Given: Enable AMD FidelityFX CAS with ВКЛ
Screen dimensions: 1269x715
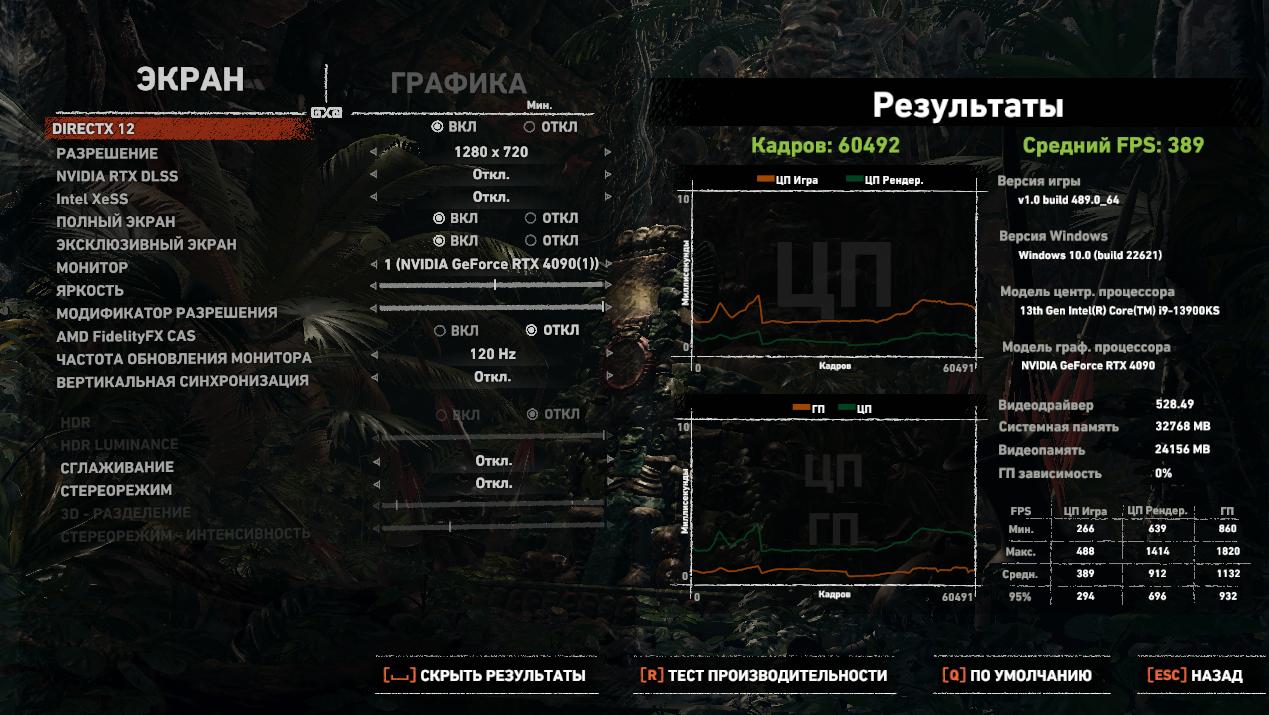Looking at the screenshot, I should tap(456, 331).
